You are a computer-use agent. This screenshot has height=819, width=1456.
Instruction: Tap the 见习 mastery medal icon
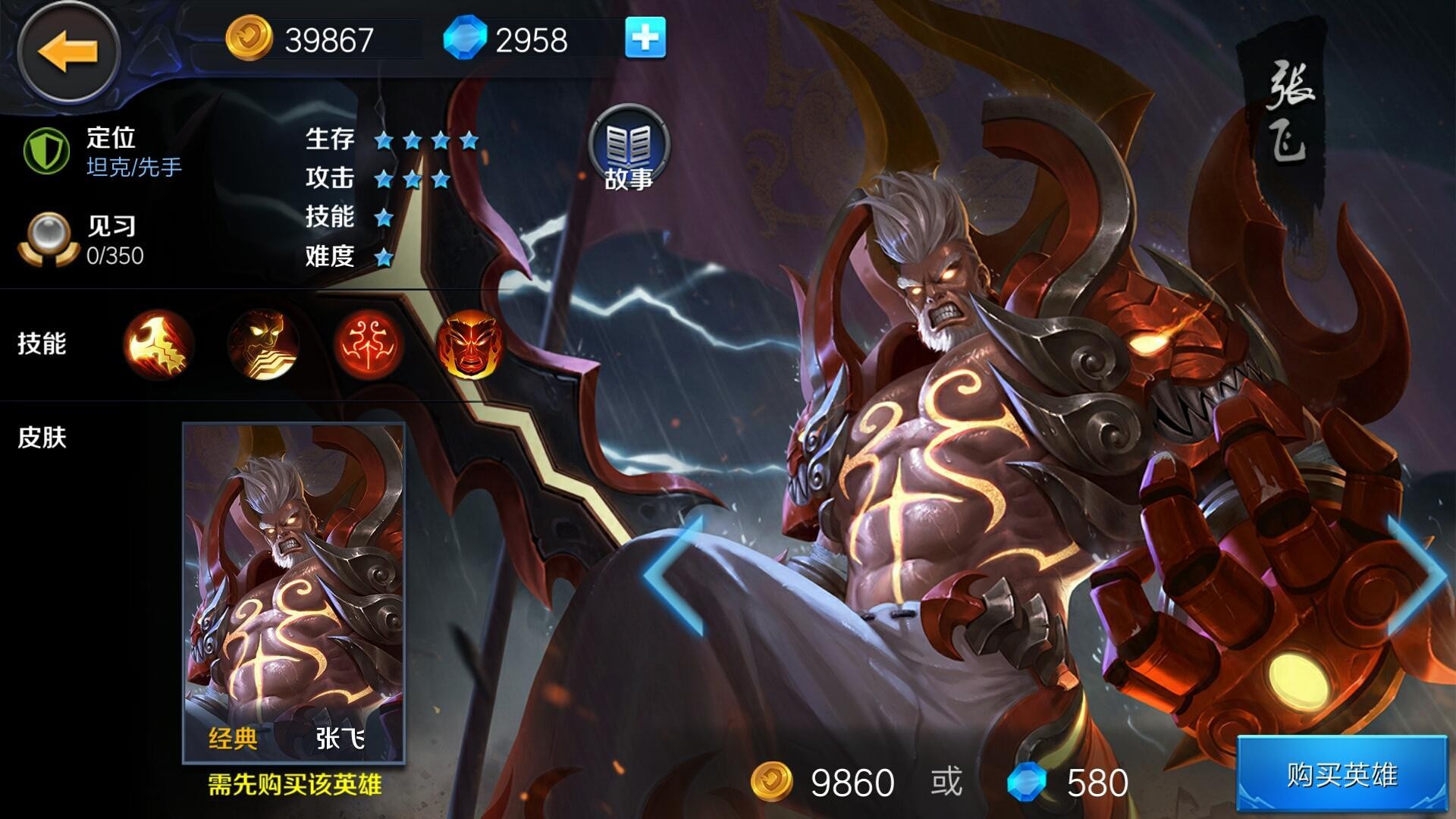[x=48, y=240]
